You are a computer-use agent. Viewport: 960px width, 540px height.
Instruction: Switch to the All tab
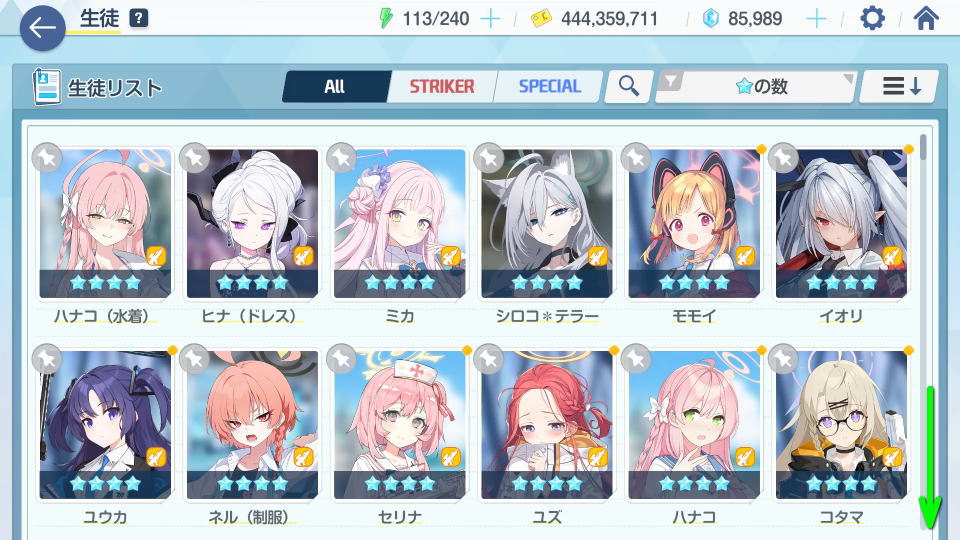[x=334, y=87]
